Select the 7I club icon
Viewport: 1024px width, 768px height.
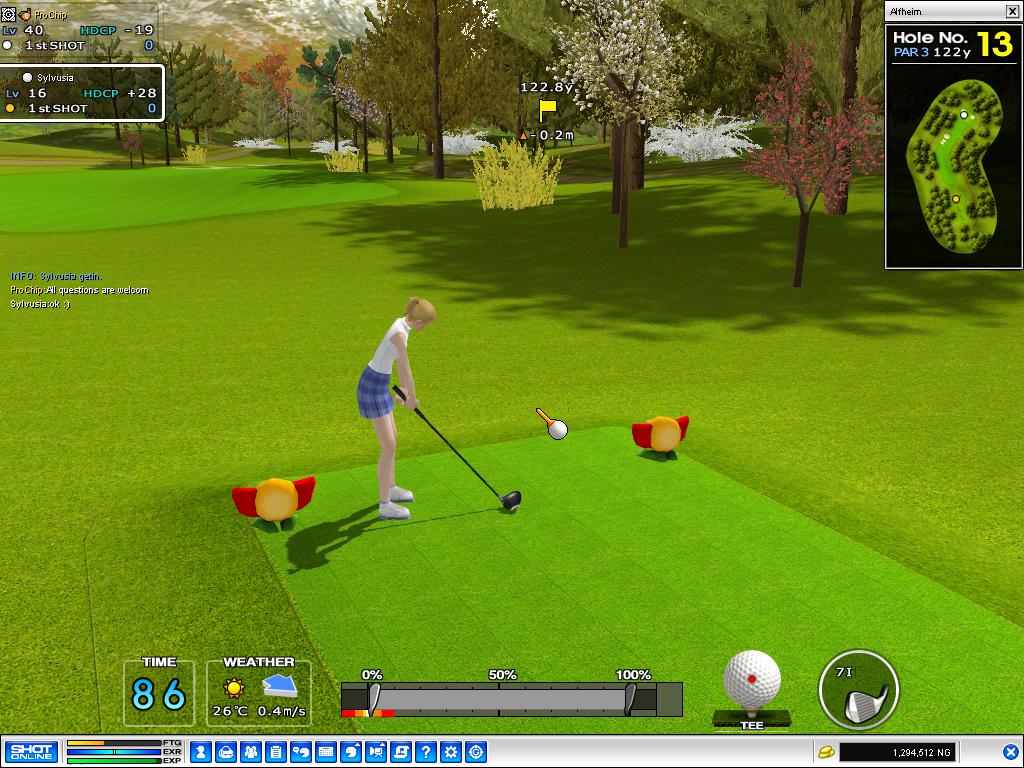pos(858,691)
